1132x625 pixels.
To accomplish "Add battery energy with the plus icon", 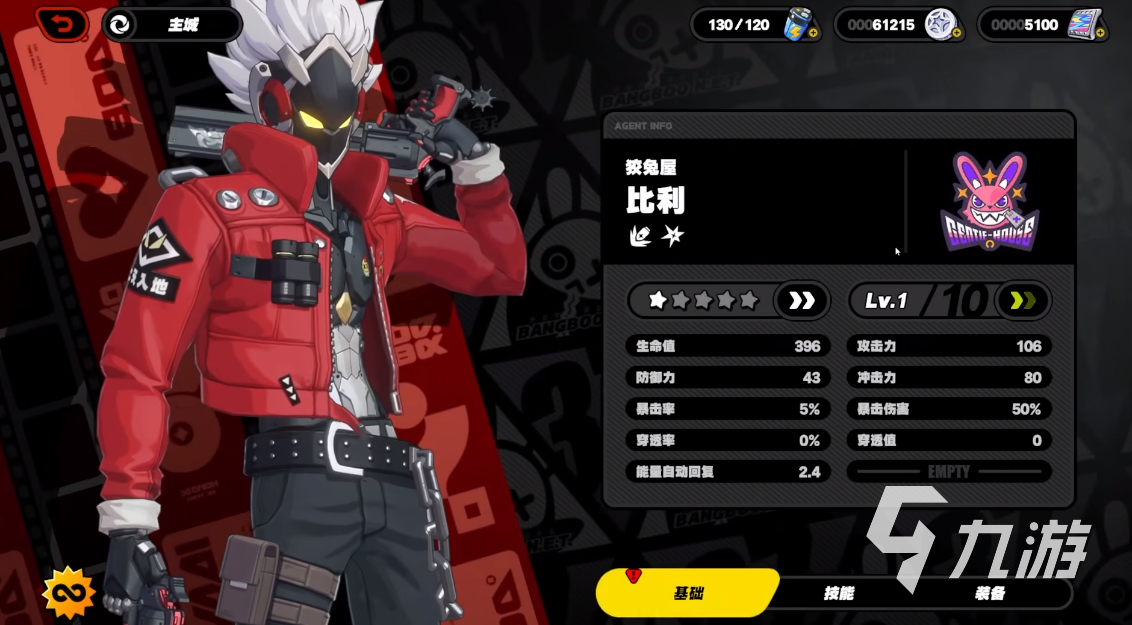I will (x=813, y=34).
